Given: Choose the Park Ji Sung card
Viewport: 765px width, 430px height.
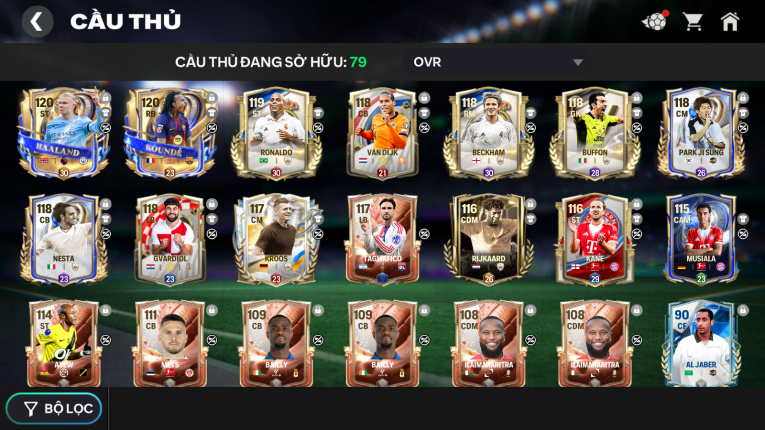Looking at the screenshot, I should click(700, 133).
